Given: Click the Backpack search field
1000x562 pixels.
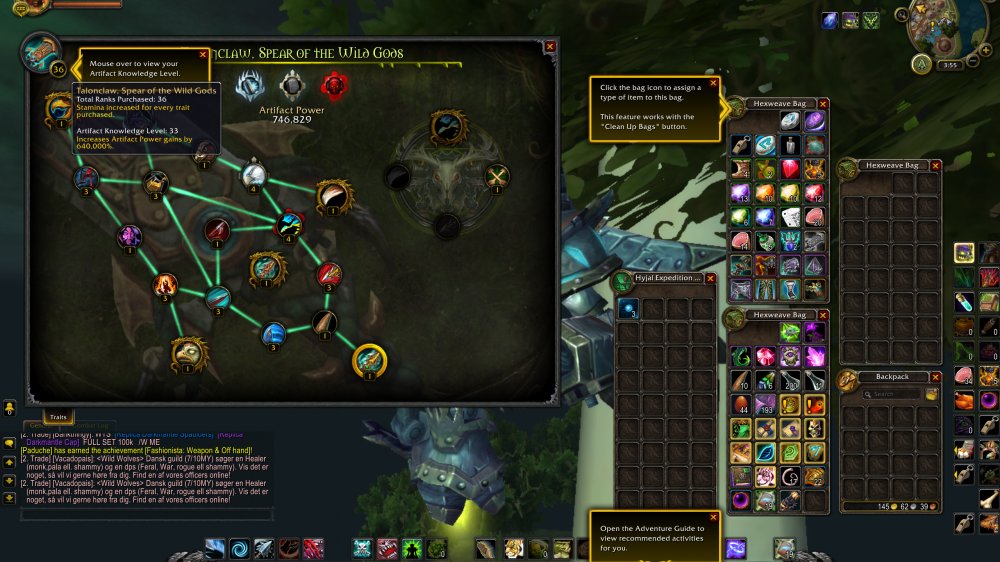Looking at the screenshot, I should 885,394.
